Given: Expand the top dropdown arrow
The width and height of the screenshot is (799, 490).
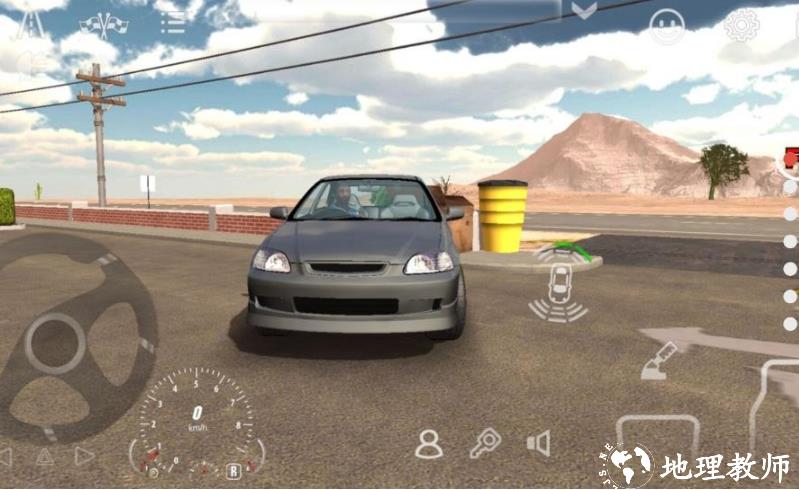Looking at the screenshot, I should pyautogui.click(x=584, y=11).
